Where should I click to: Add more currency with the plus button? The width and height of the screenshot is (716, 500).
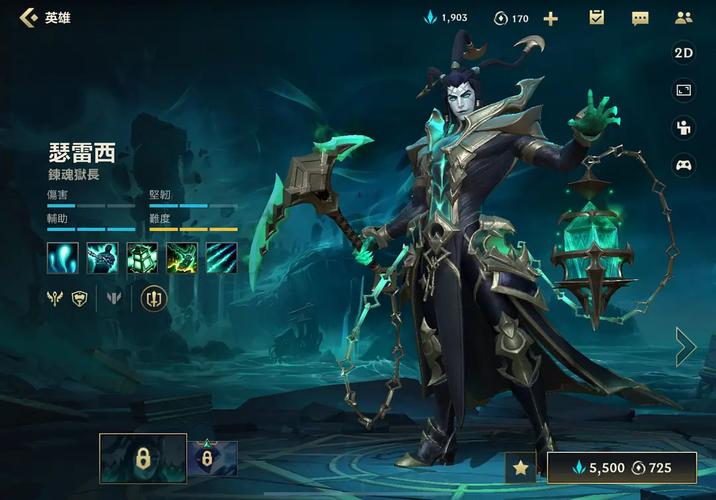pyautogui.click(x=550, y=18)
